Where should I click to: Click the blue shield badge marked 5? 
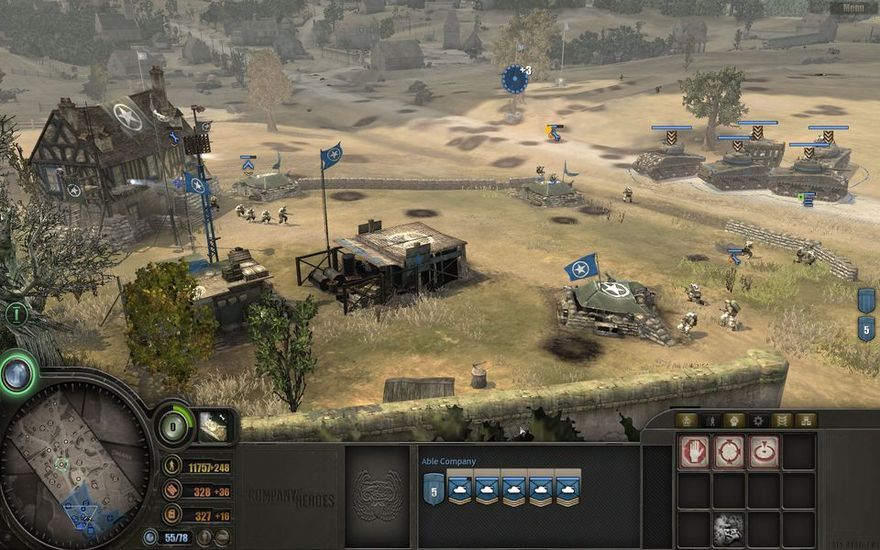tap(866, 328)
